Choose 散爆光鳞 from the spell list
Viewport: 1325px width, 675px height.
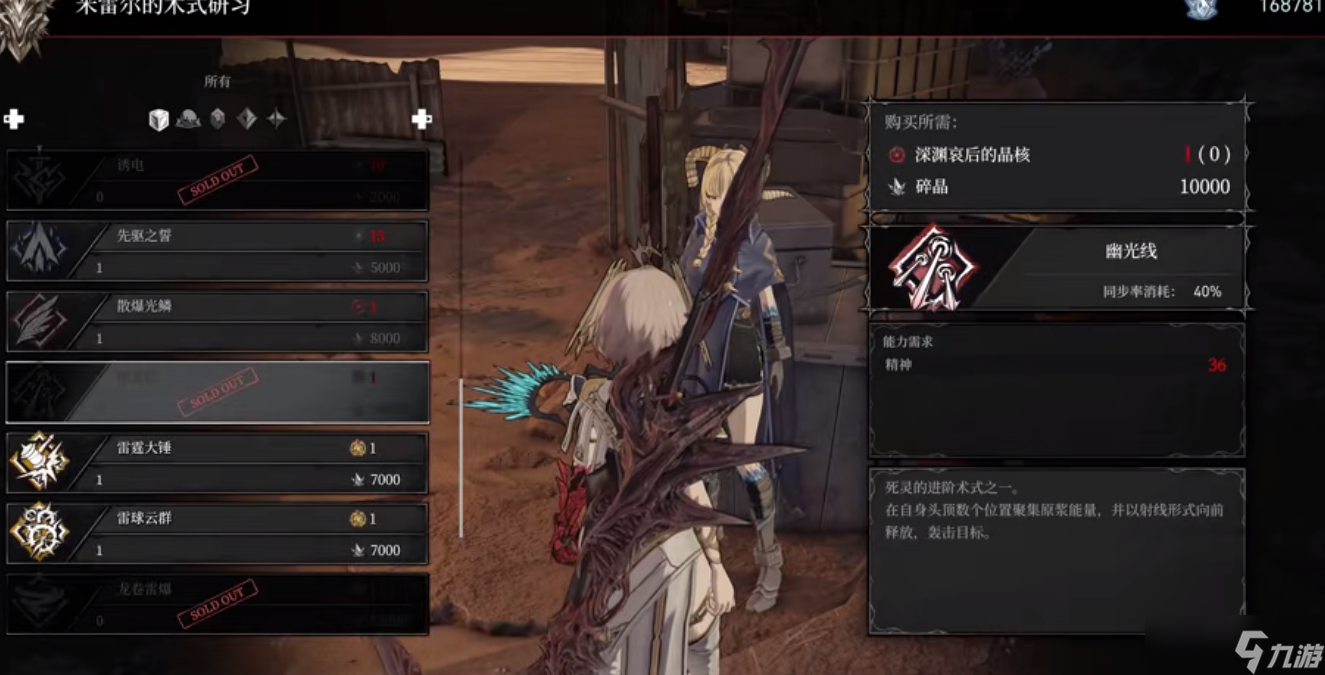click(x=218, y=322)
